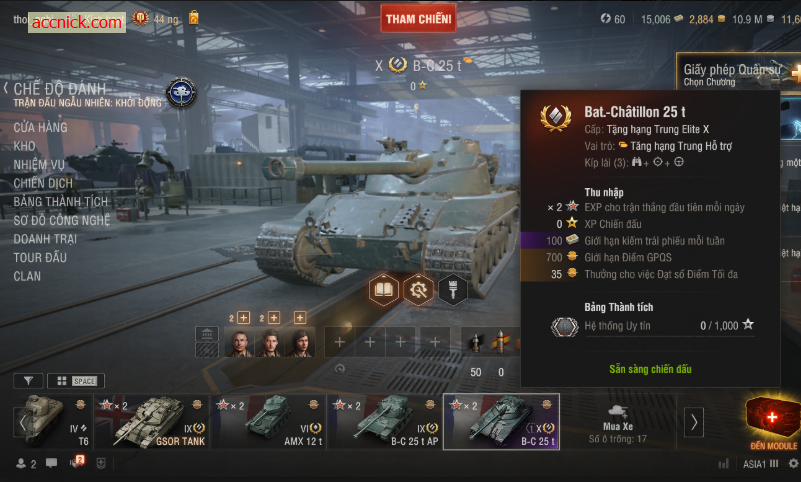View BẢNG THÀNH TÍCH achievements
Image resolution: width=801 pixels, height=482 pixels.
pos(61,202)
